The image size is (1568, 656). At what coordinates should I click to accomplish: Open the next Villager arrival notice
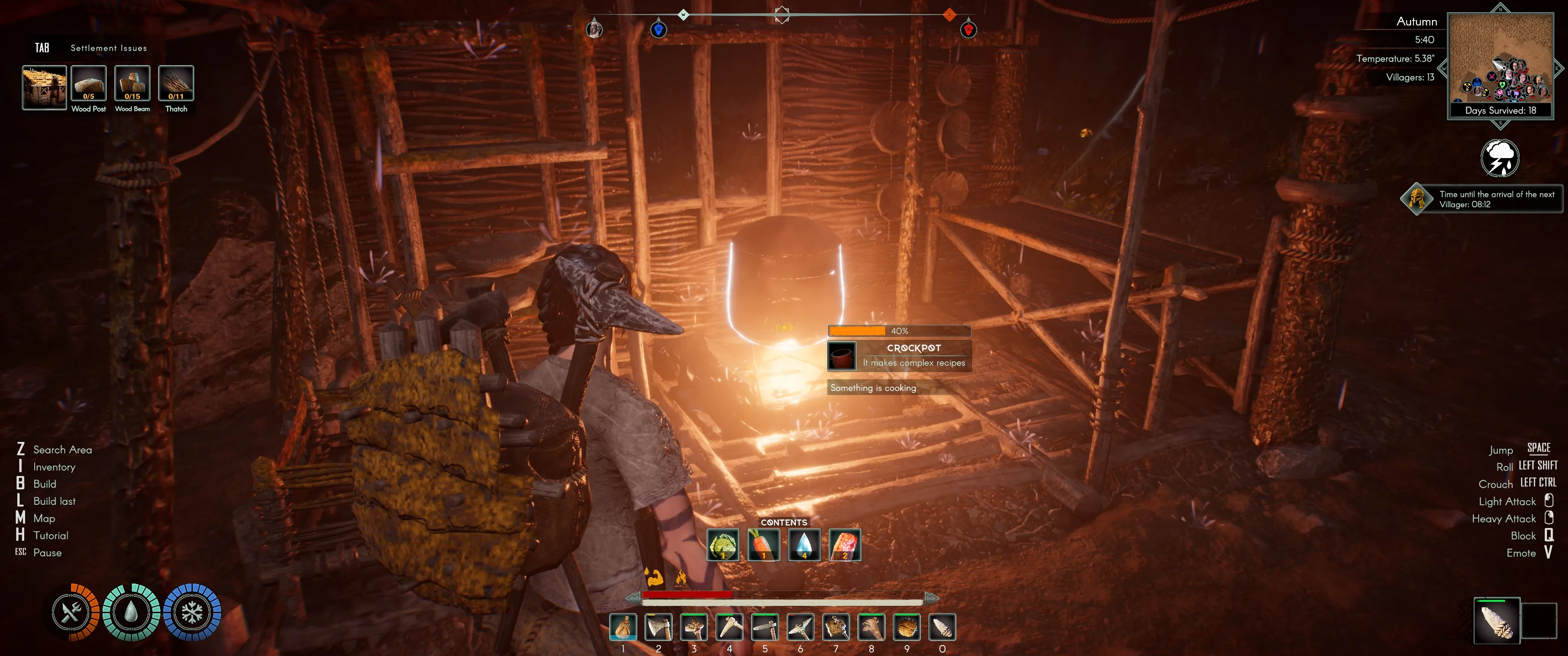tap(1481, 199)
